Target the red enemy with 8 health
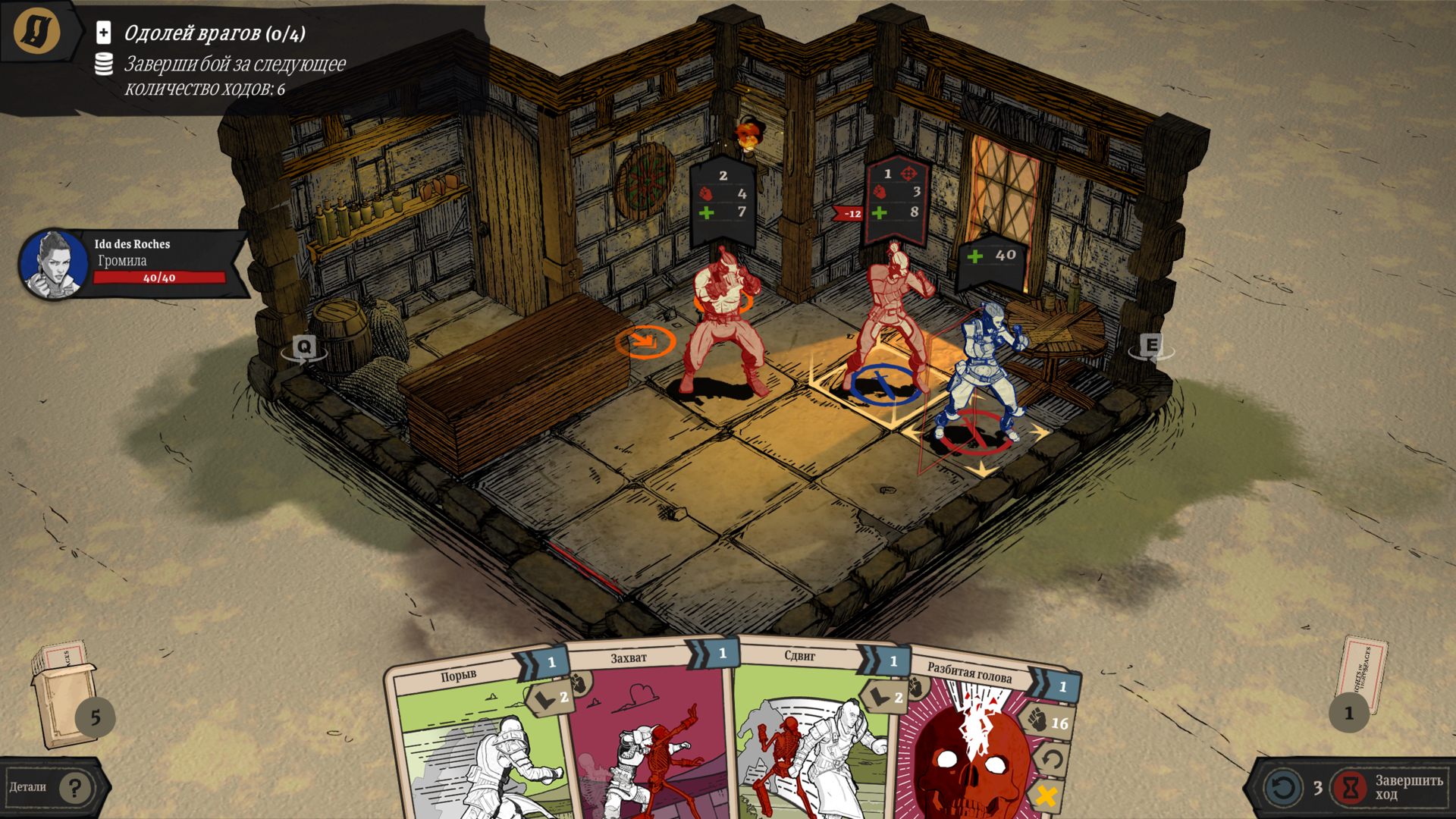This screenshot has height=819, width=1456. coord(891,318)
